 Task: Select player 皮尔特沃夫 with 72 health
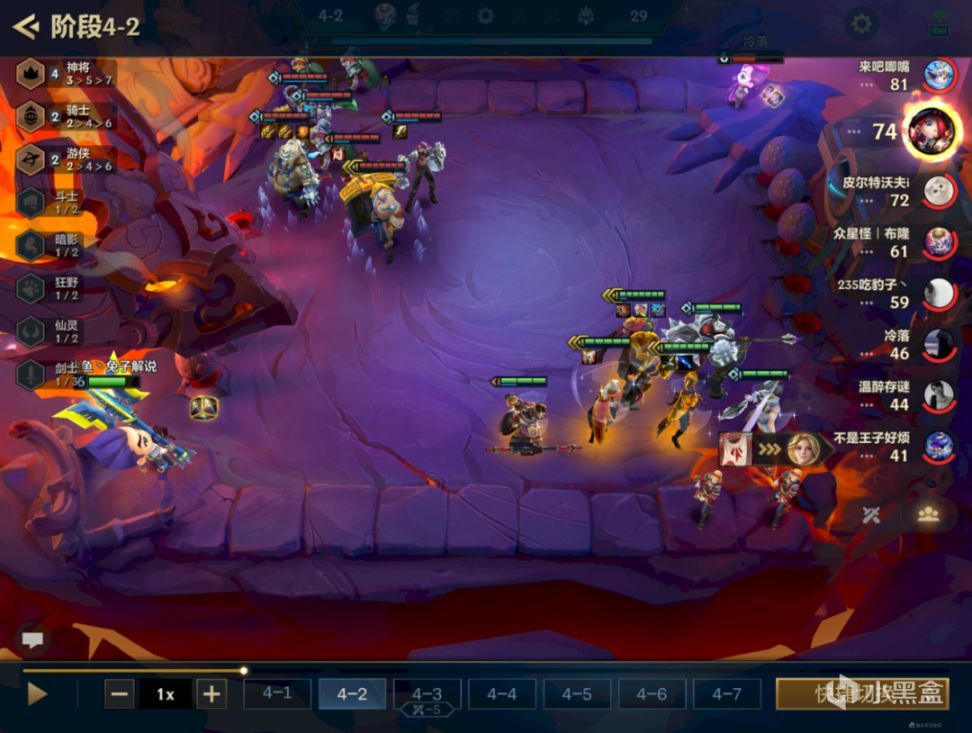(938, 191)
